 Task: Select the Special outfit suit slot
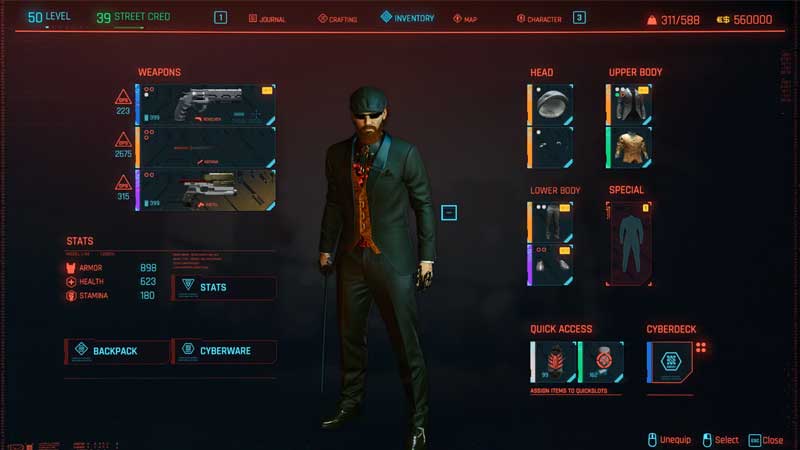tap(629, 243)
